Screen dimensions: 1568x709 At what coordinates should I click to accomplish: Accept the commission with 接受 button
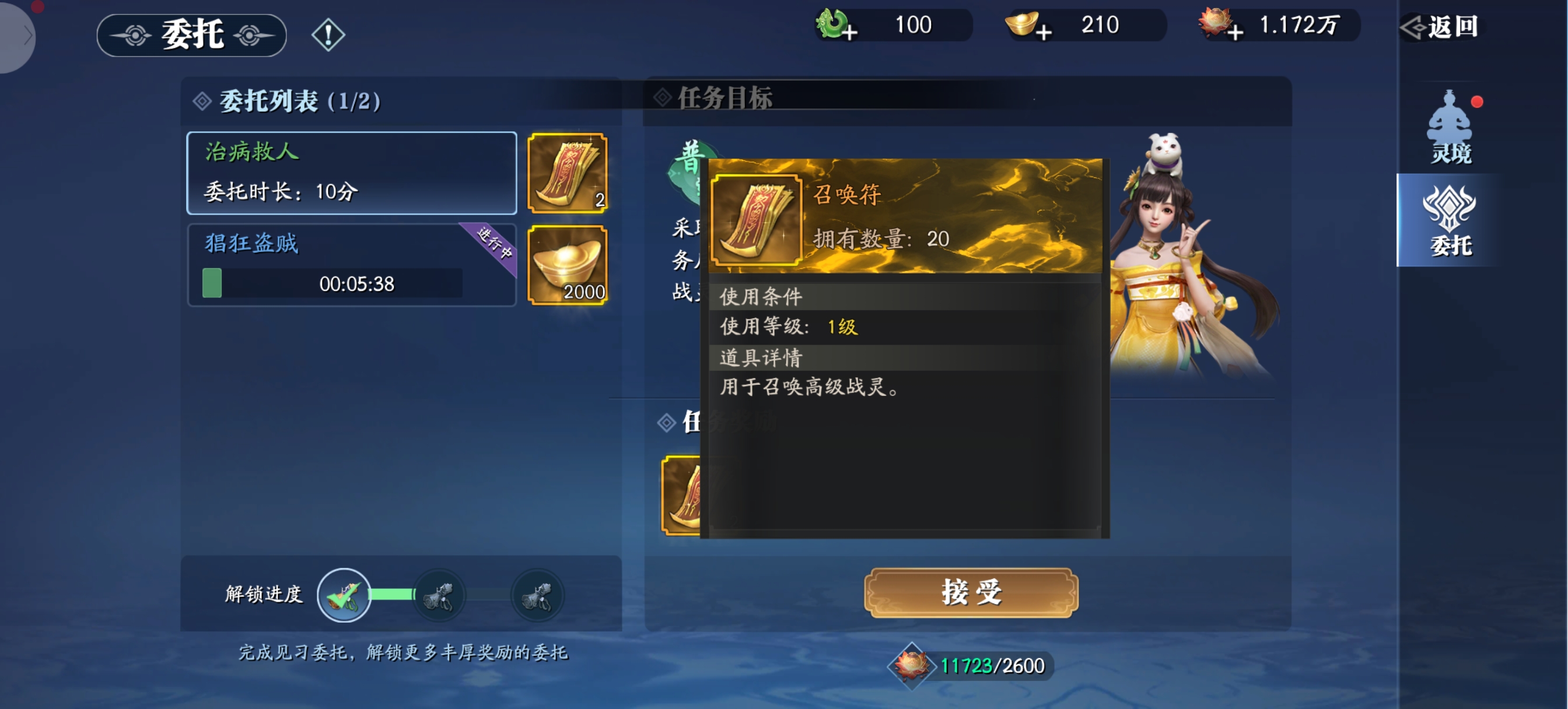click(x=971, y=592)
